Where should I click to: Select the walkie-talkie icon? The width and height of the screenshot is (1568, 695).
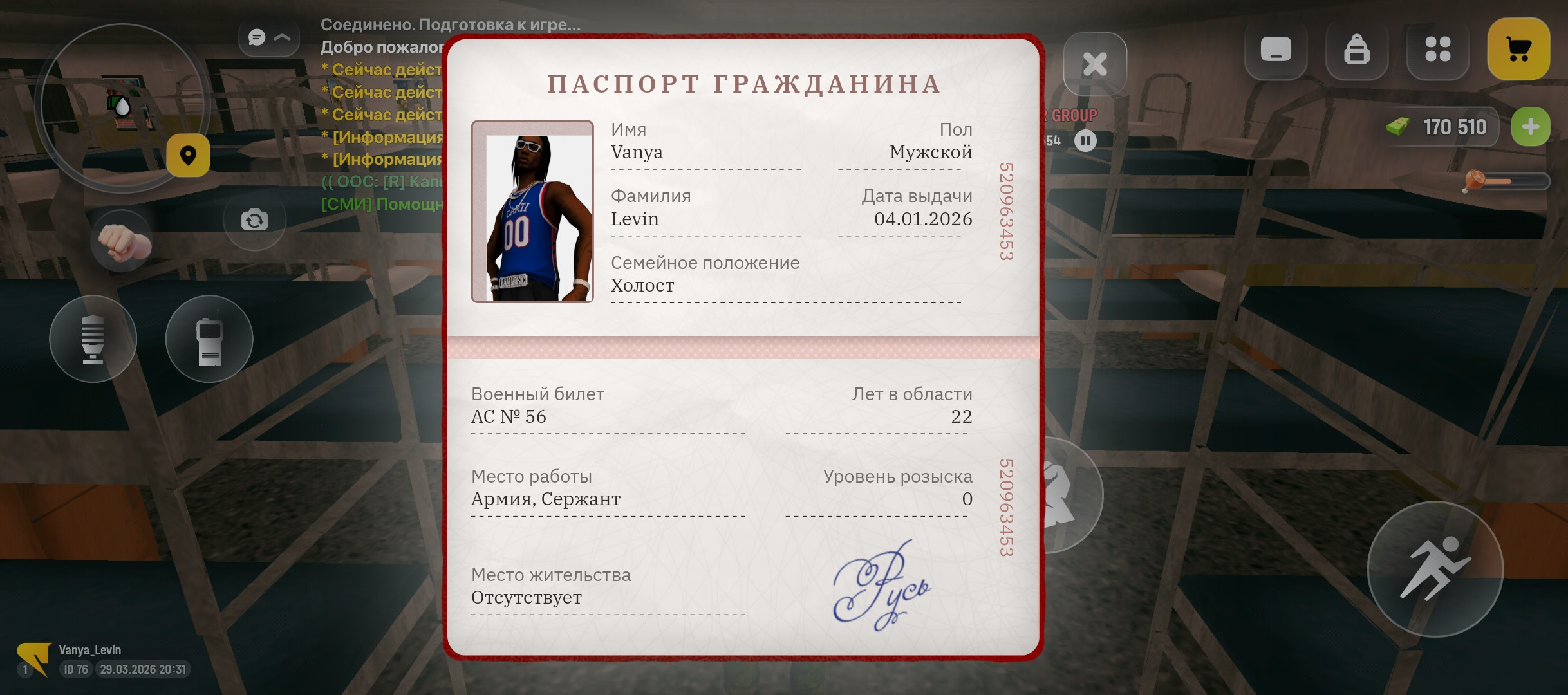[210, 339]
